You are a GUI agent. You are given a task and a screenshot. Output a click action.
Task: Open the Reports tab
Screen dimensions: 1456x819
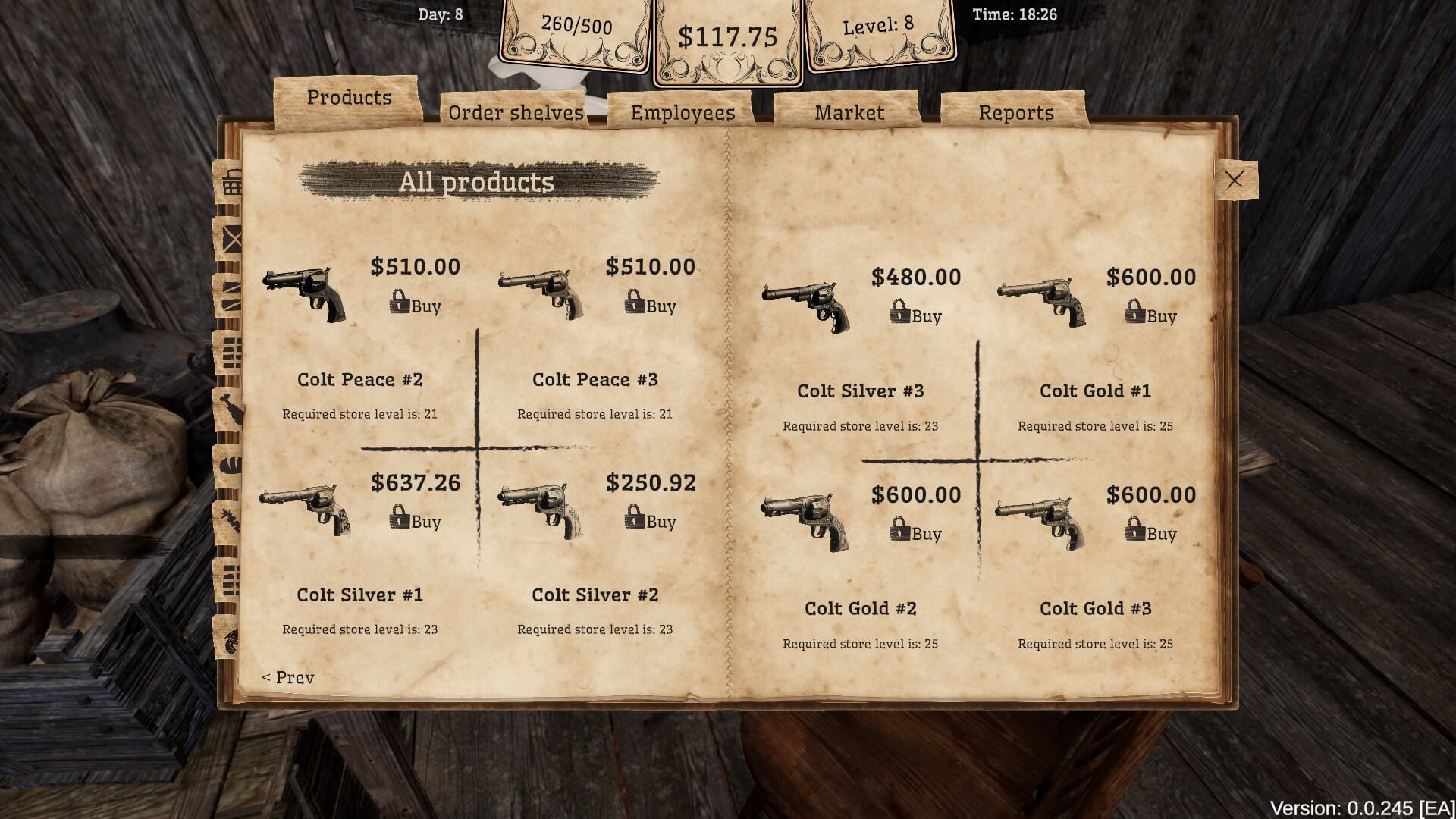(x=1016, y=112)
